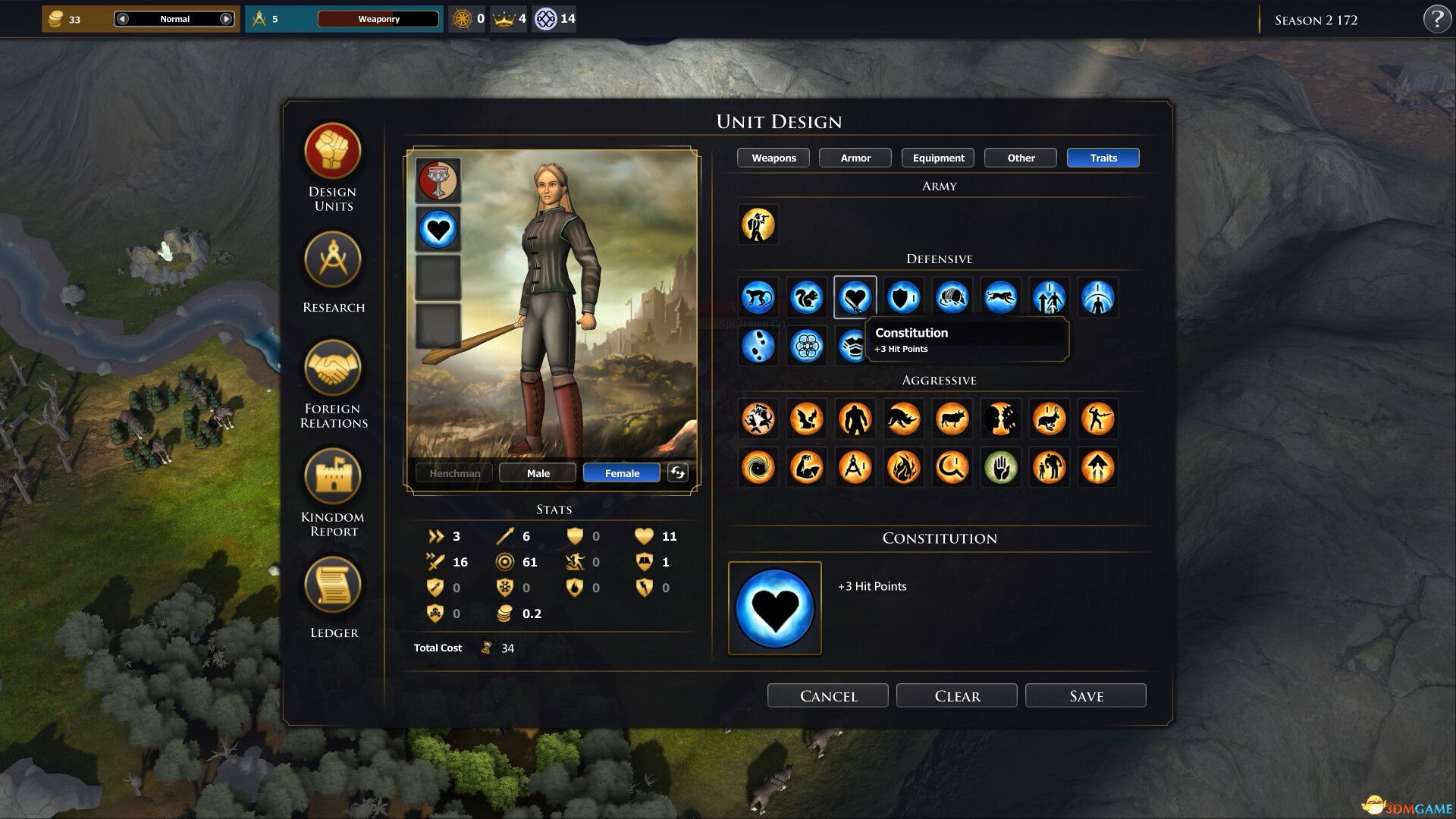Choose the muscular arm Aggressive trait
The height and width of the screenshot is (819, 1456).
pyautogui.click(x=806, y=468)
